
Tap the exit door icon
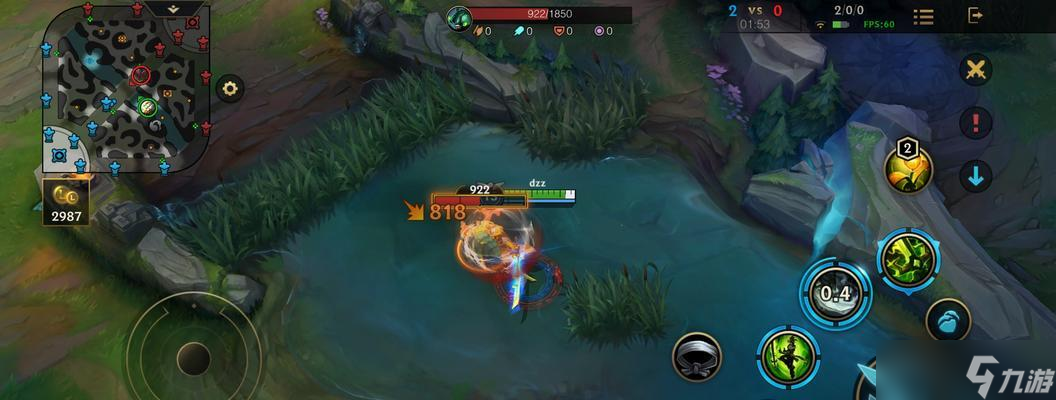click(976, 16)
